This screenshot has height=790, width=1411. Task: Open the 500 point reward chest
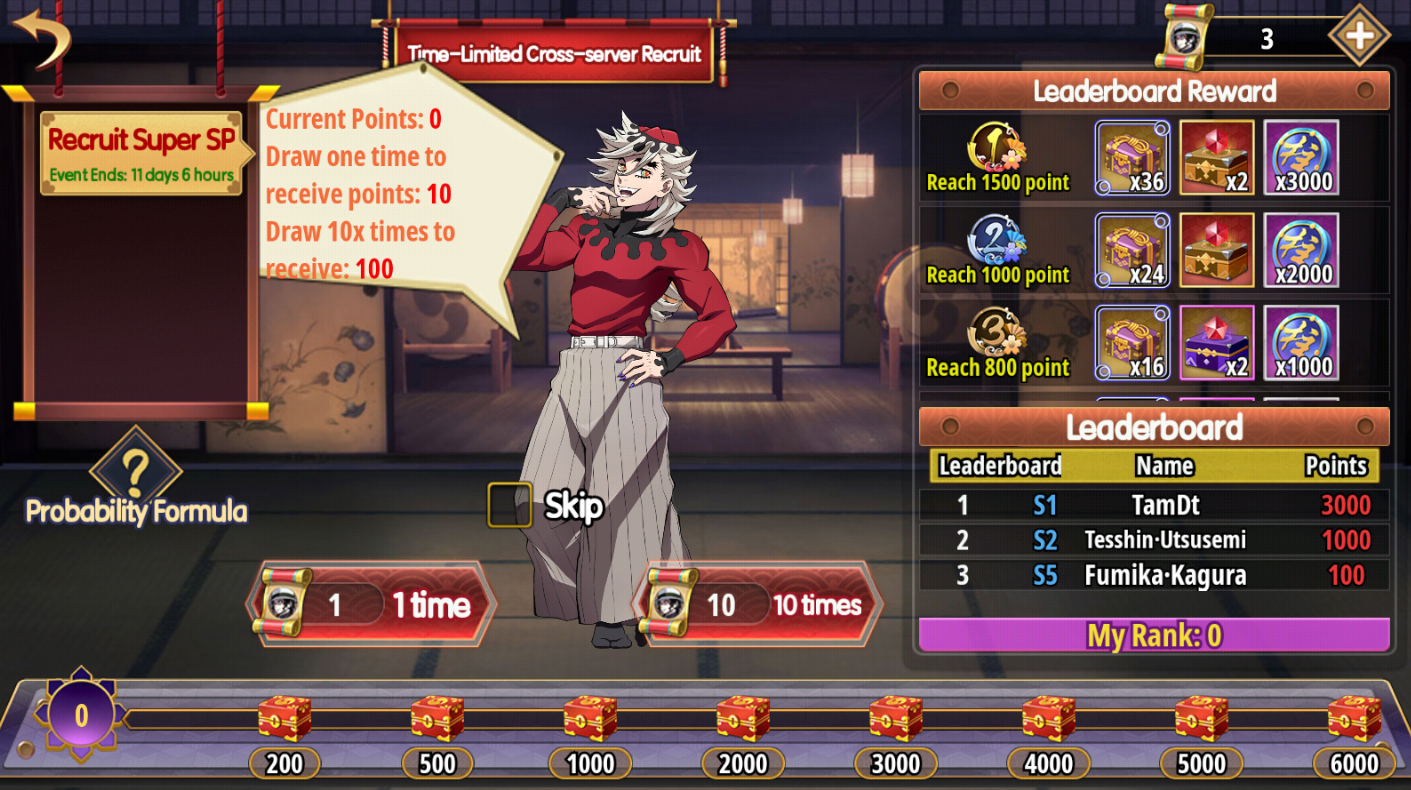click(x=438, y=718)
